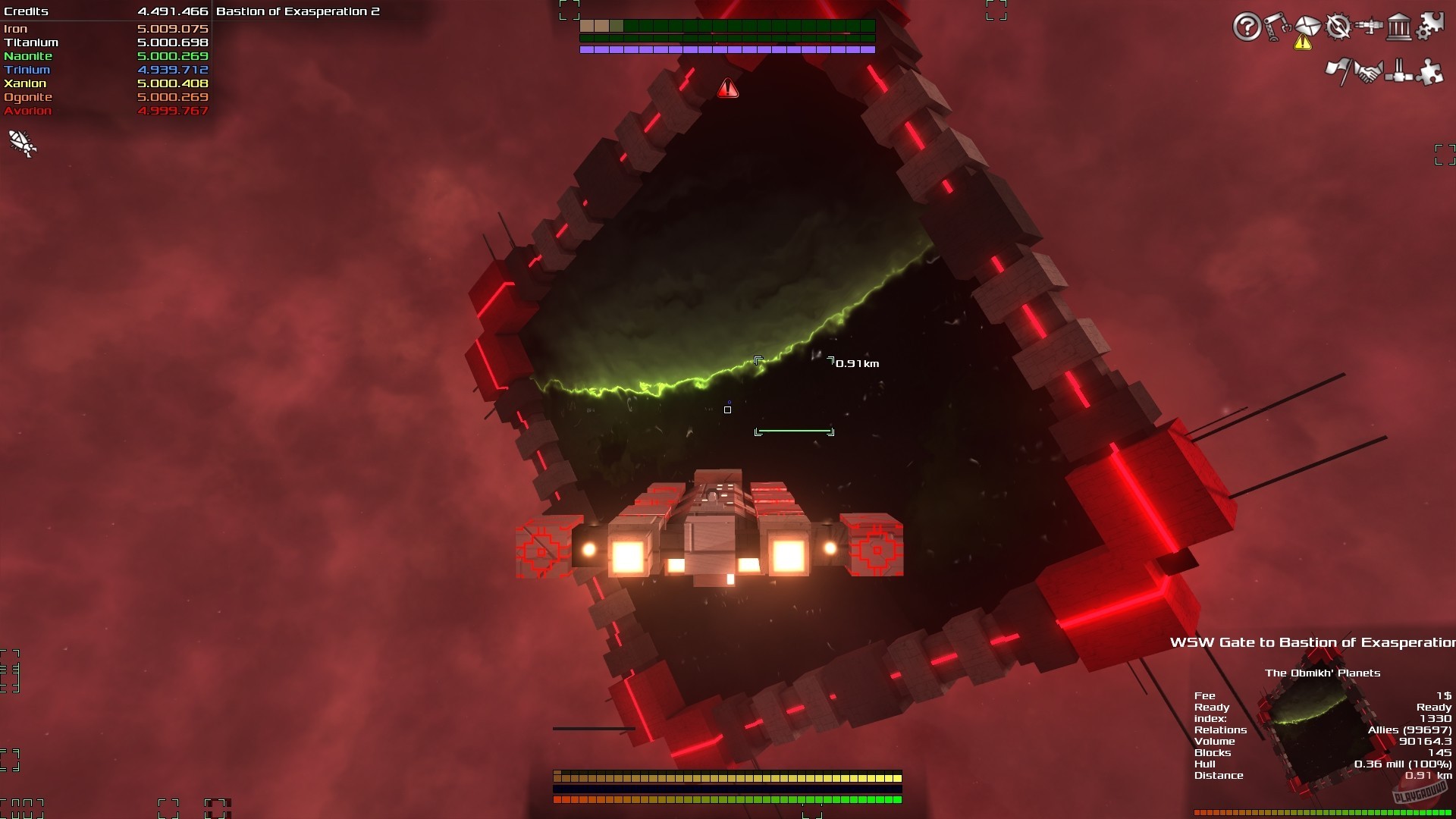Open settings via the double-gears icon
Image resolution: width=1456 pixels, height=819 pixels.
(1430, 25)
